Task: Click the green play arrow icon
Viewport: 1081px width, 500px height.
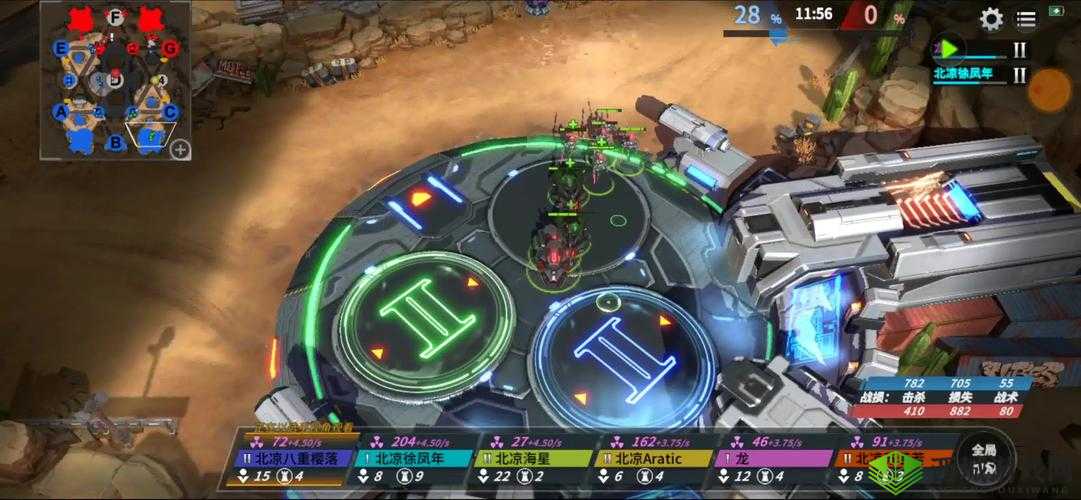Action: [x=948, y=47]
